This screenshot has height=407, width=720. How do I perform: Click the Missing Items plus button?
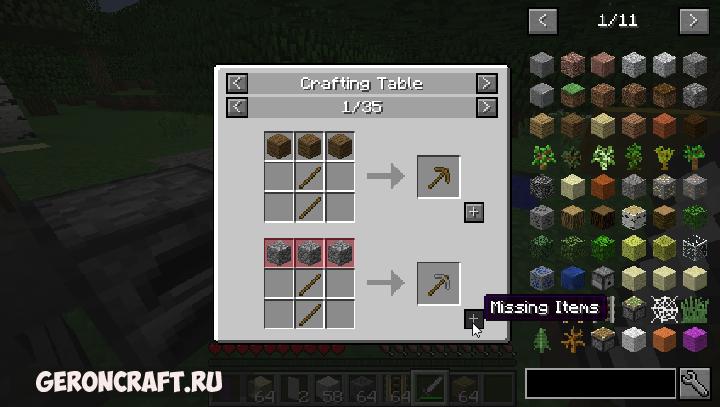tap(474, 319)
